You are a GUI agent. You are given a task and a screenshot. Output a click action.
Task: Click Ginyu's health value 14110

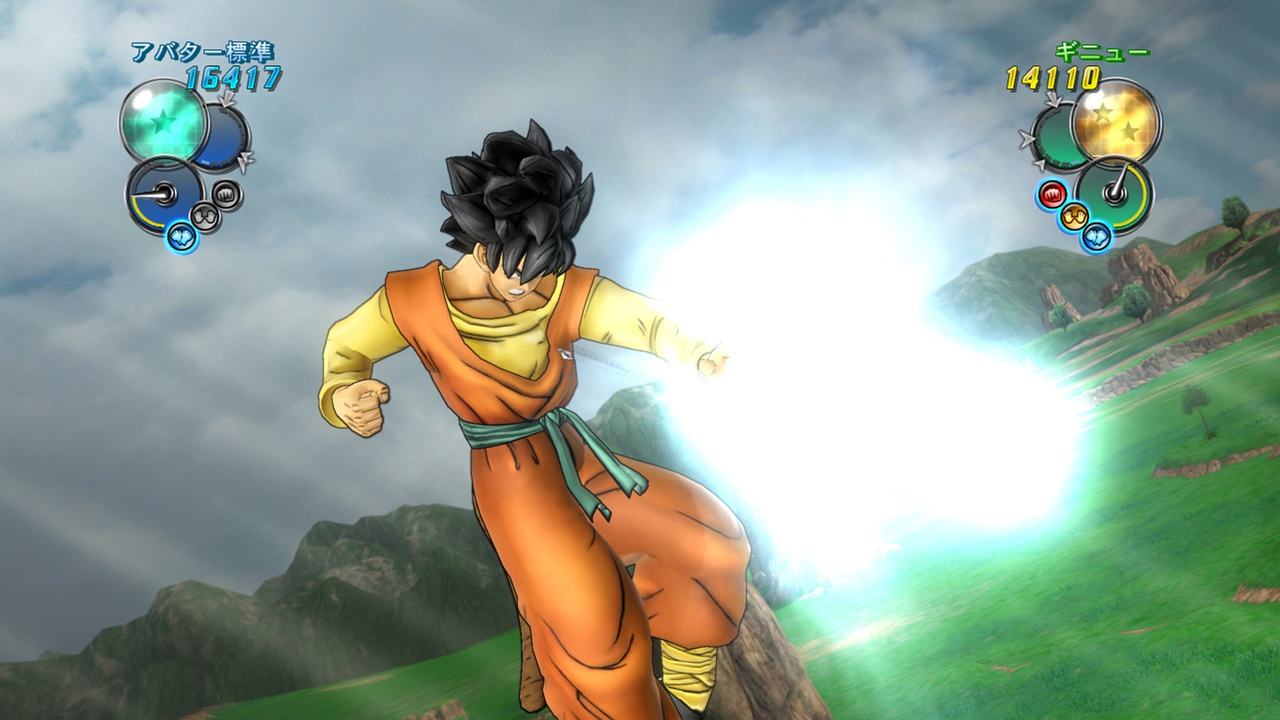coord(1050,77)
